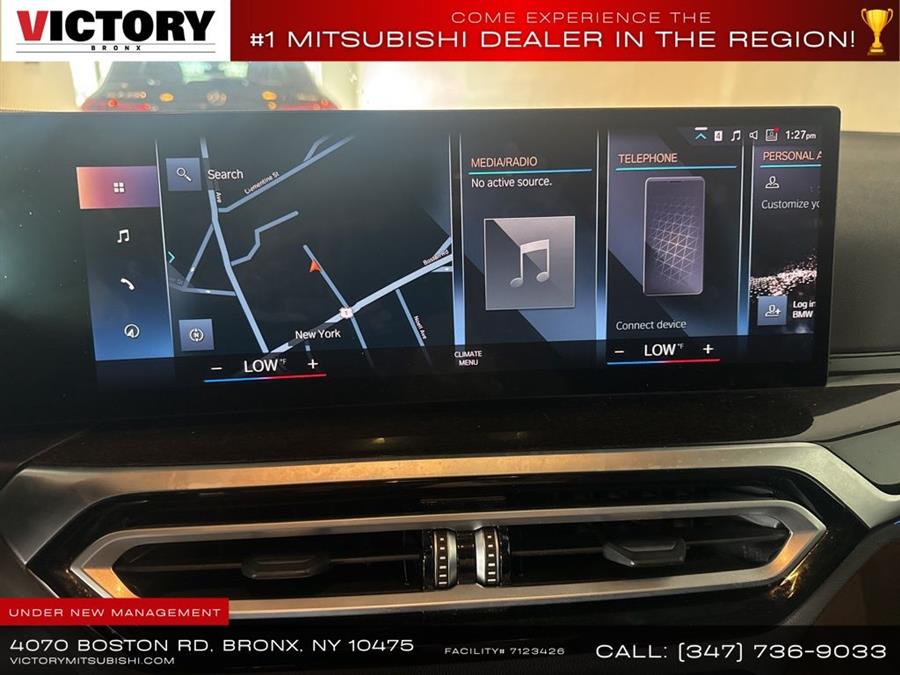Open the Personal Assistant widget
The width and height of the screenshot is (900, 675).
click(790, 156)
